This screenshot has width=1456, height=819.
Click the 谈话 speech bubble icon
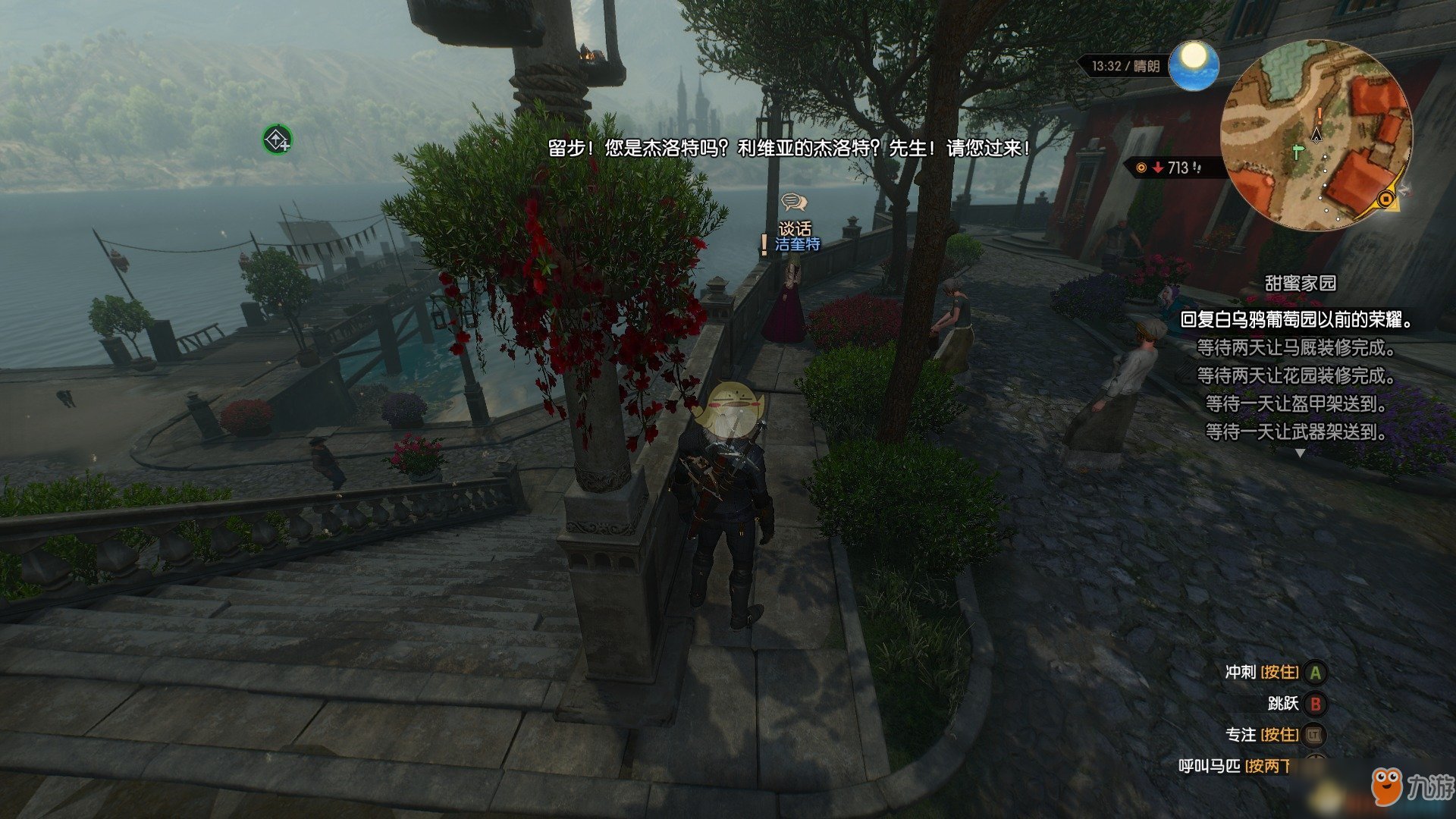(793, 202)
